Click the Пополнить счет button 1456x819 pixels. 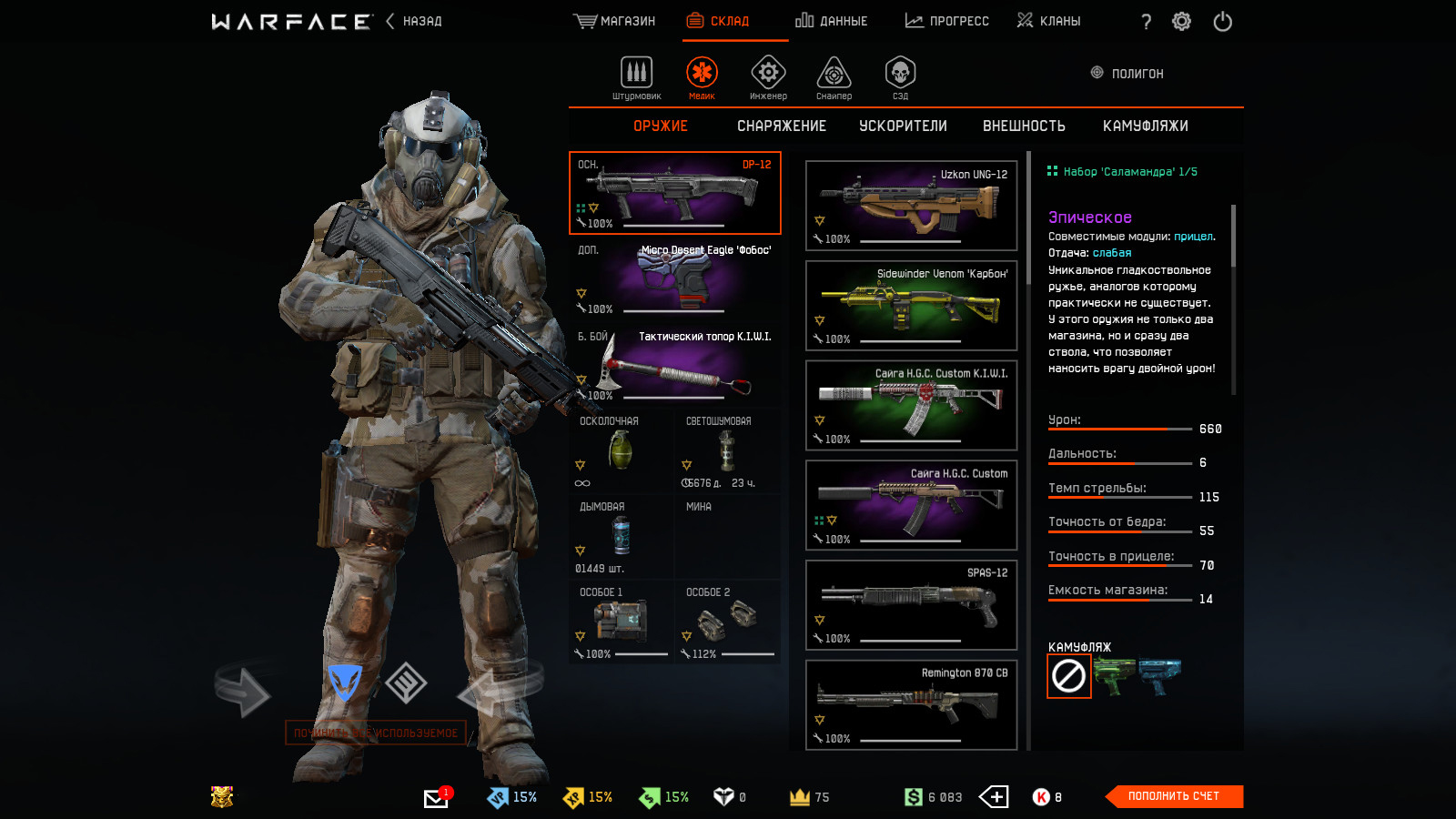(x=1174, y=796)
